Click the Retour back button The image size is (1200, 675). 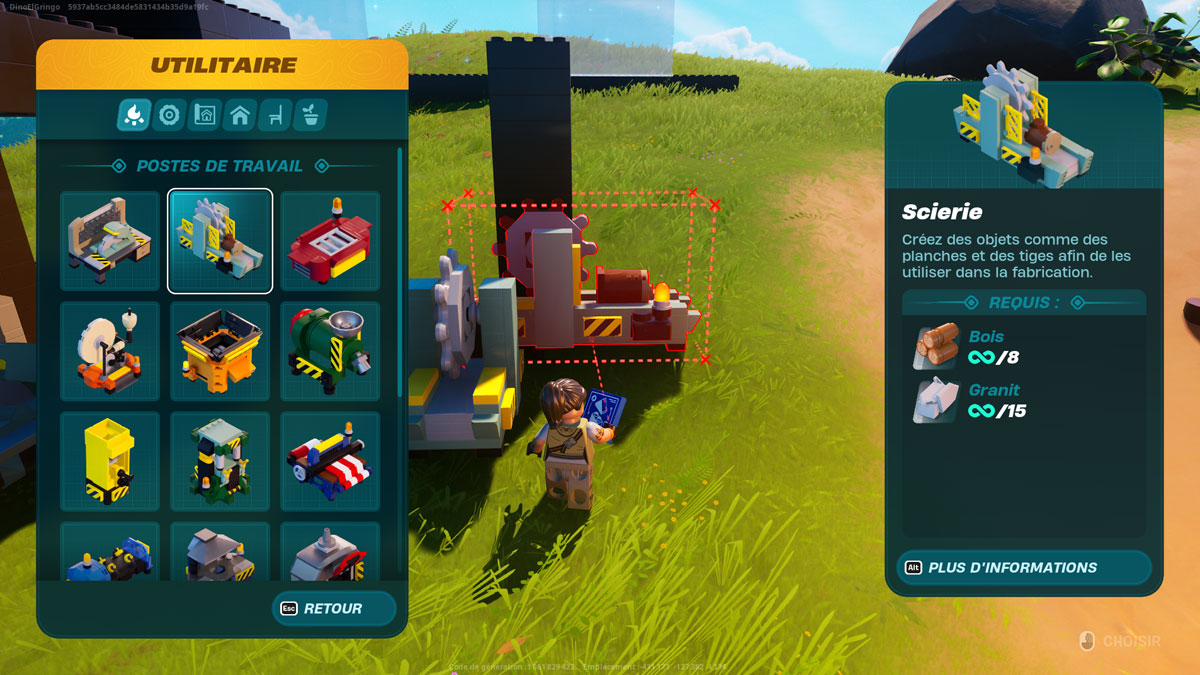tap(334, 608)
